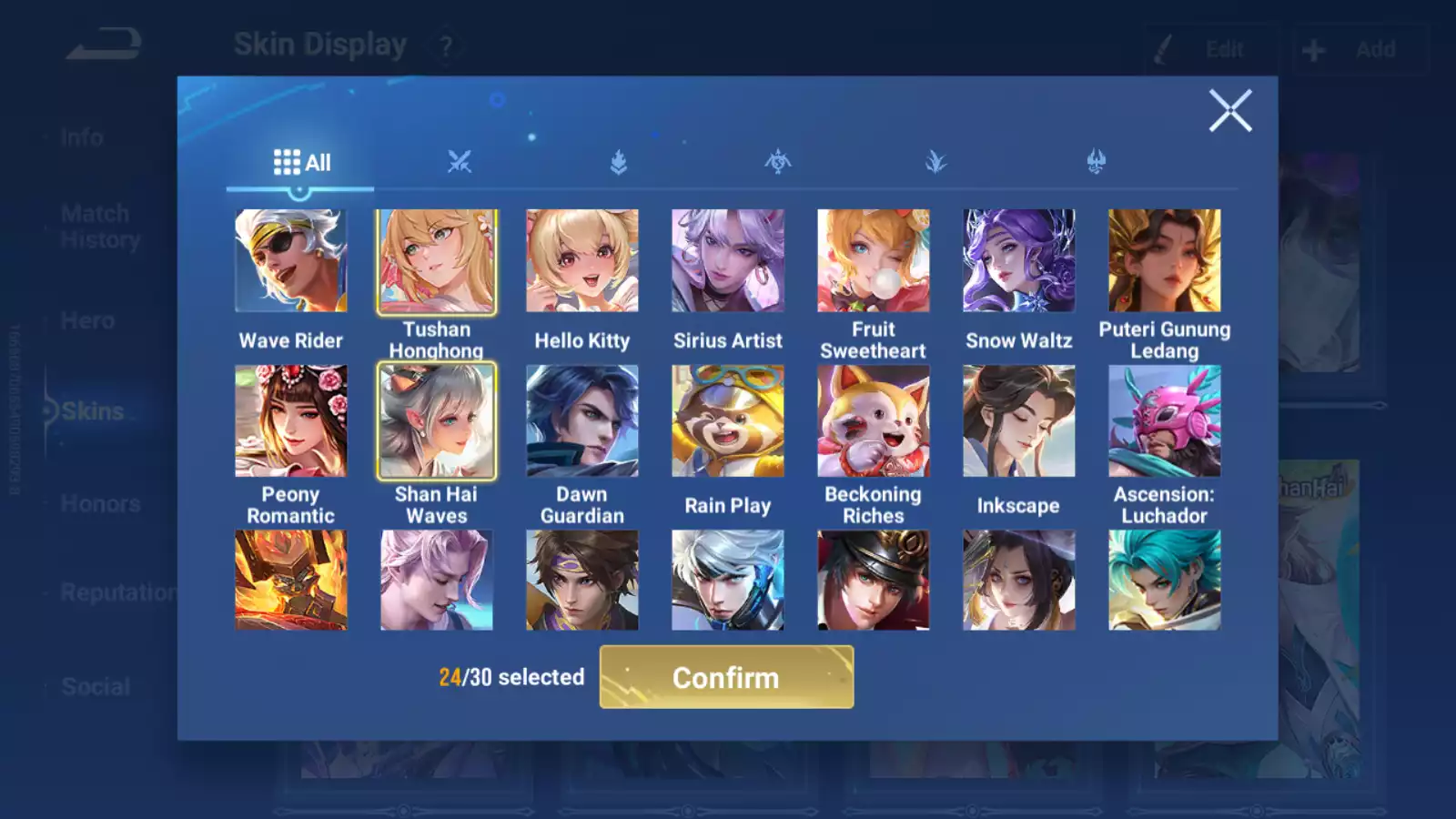Screen dimensions: 1456x819
Task: Select the Dawn Guardian skin
Action: coord(582,421)
